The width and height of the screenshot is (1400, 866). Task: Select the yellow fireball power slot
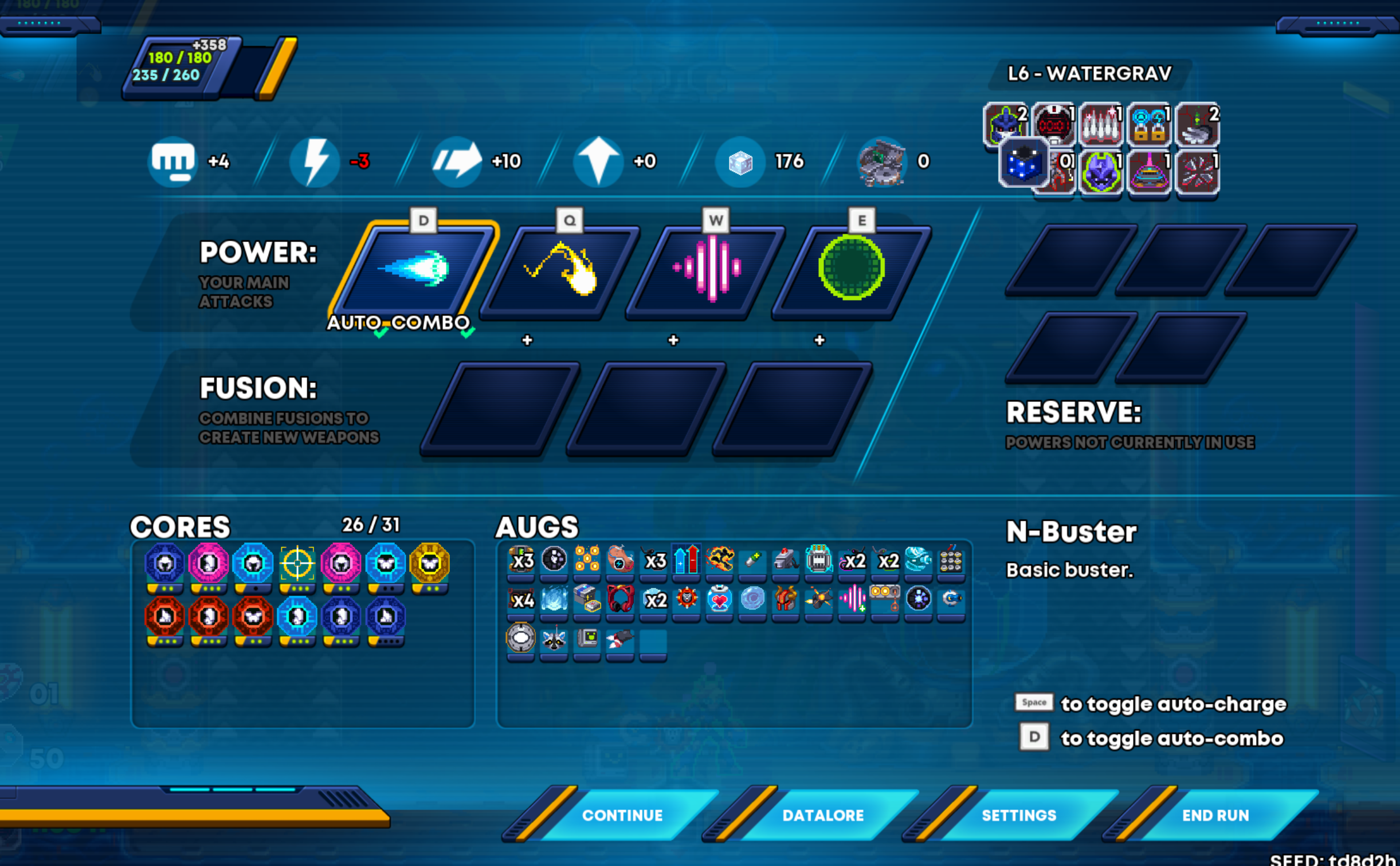pos(562,270)
